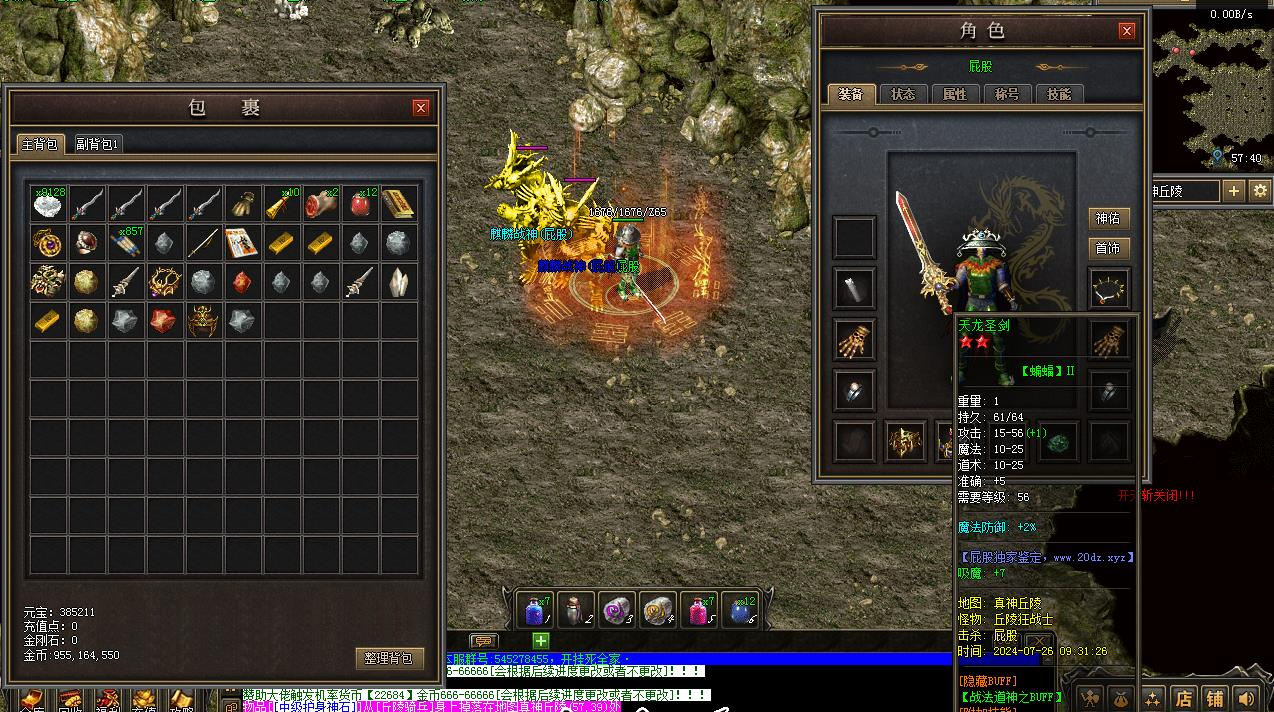Use the red potion in hotbar slot 5

697,609
